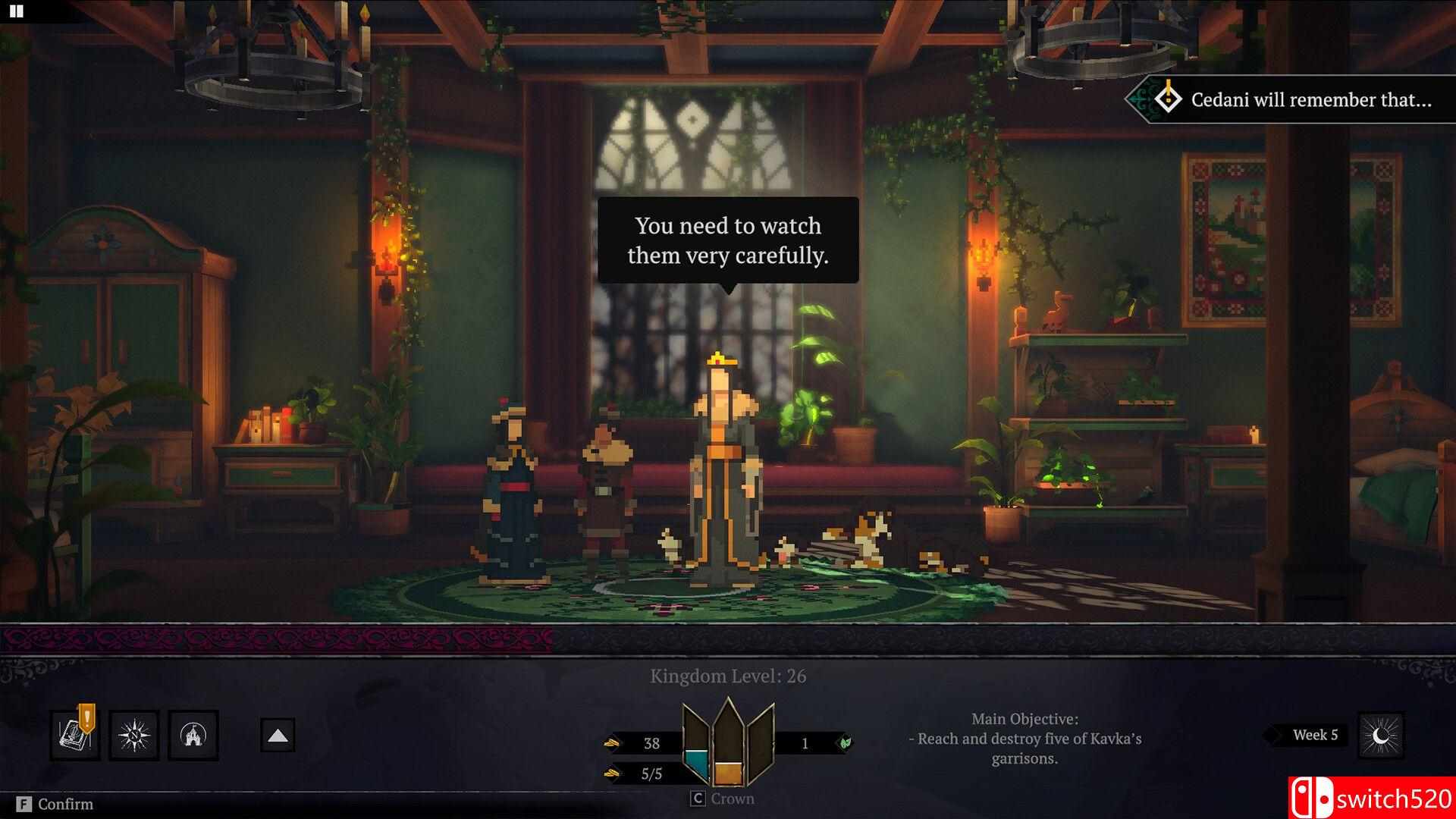Dismiss the "Cedani will remember that" notification
The height and width of the screenshot is (819, 1456).
click(x=1297, y=99)
